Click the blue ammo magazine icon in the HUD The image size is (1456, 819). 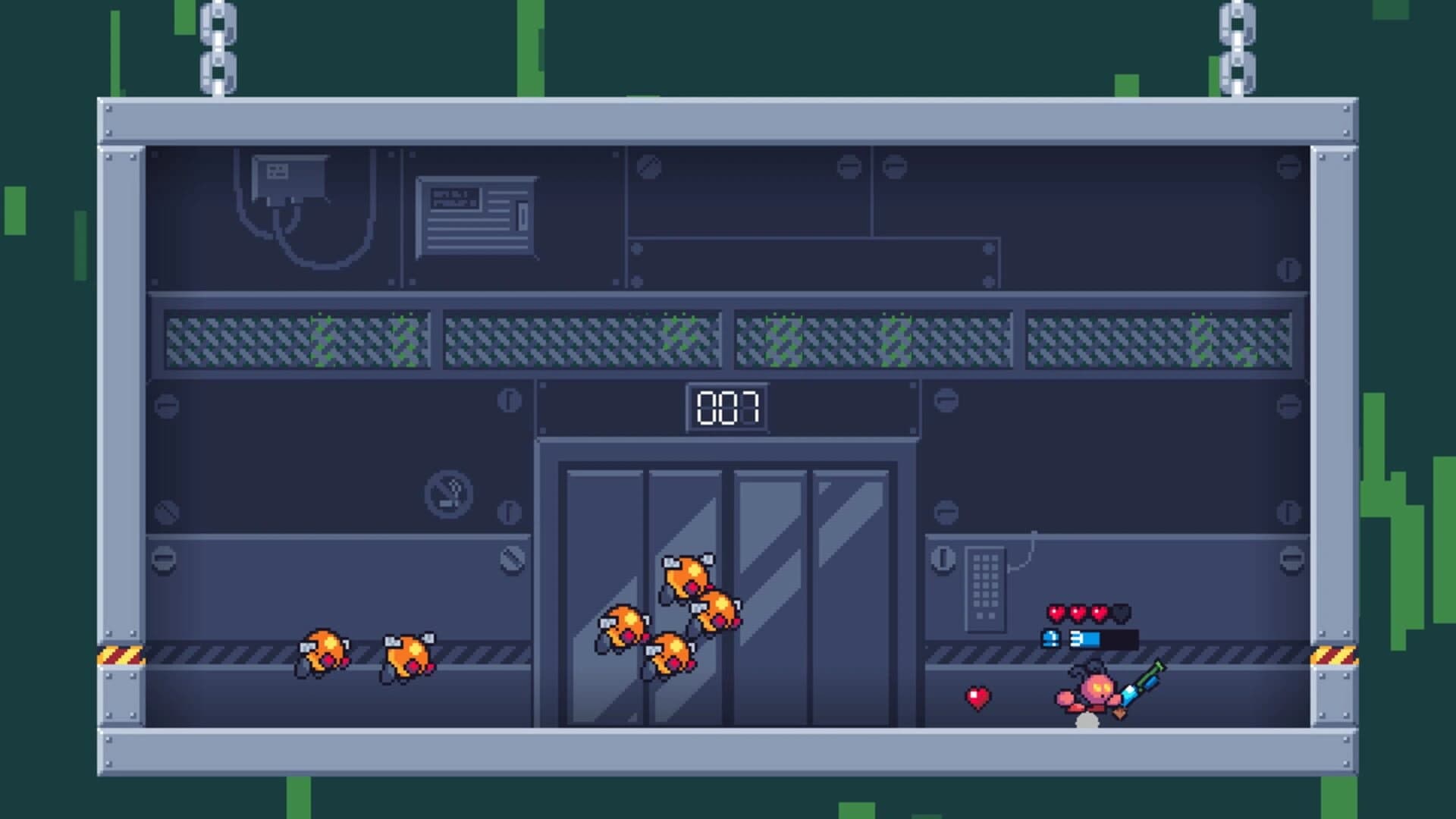(1050, 639)
